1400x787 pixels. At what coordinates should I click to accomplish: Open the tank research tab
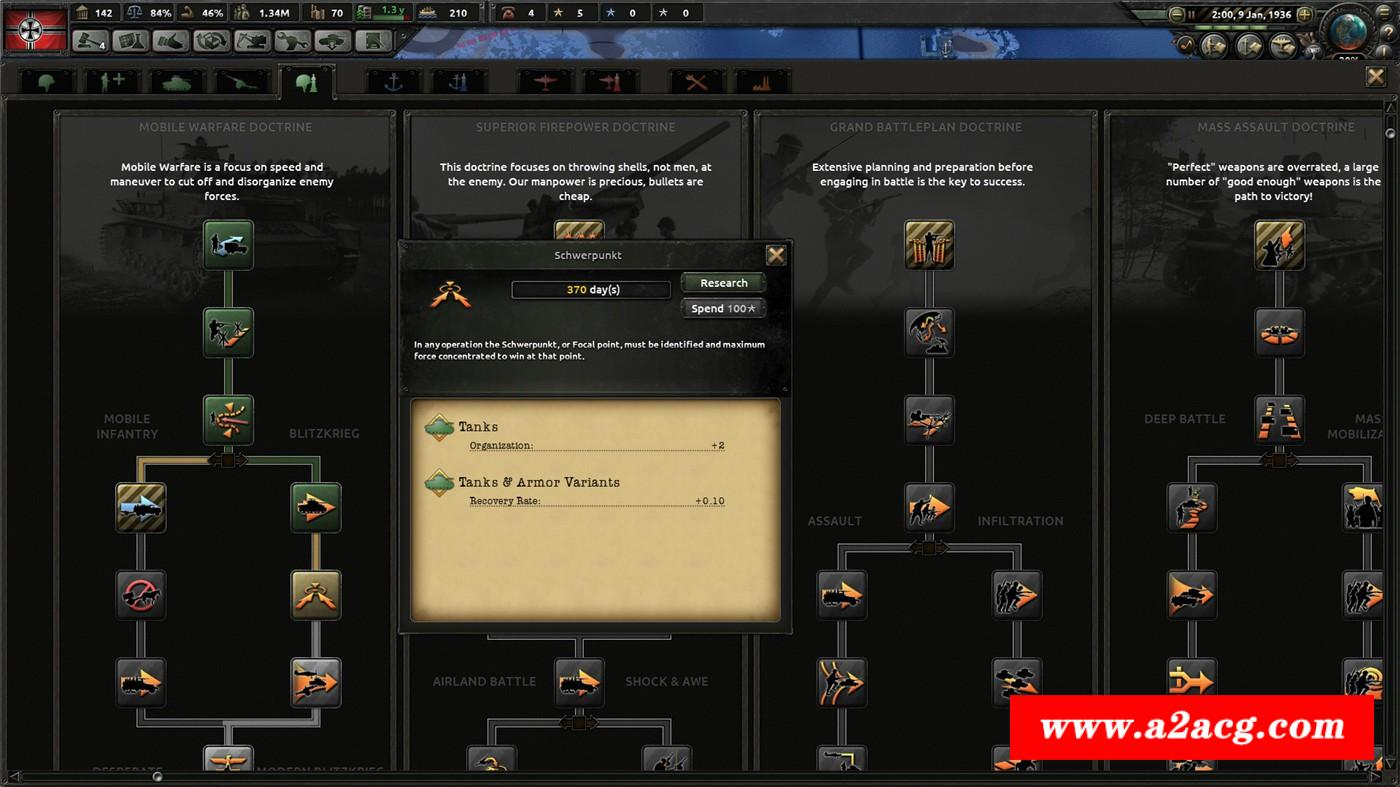pos(176,82)
